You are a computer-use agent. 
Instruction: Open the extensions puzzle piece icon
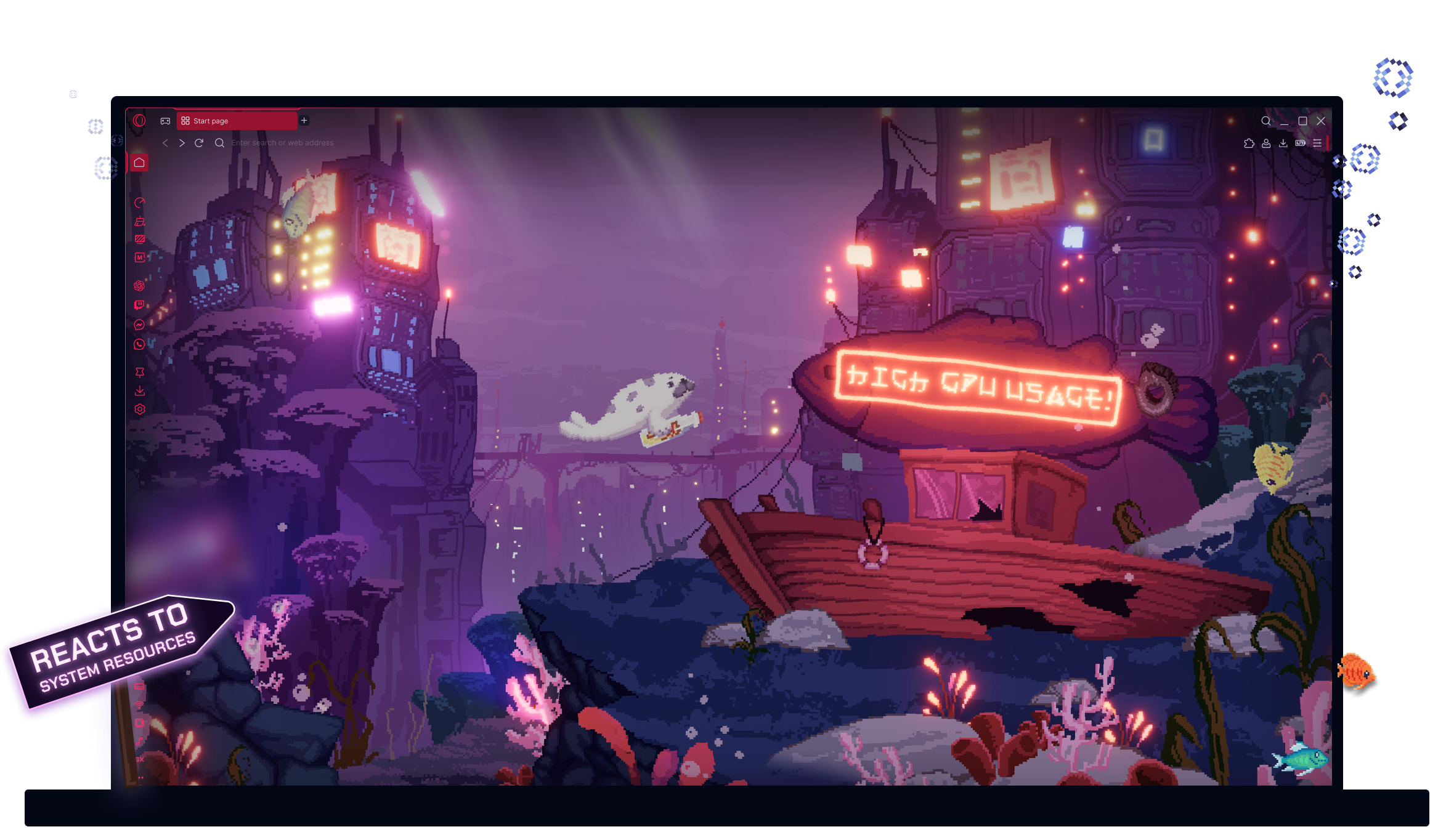pyautogui.click(x=1249, y=143)
